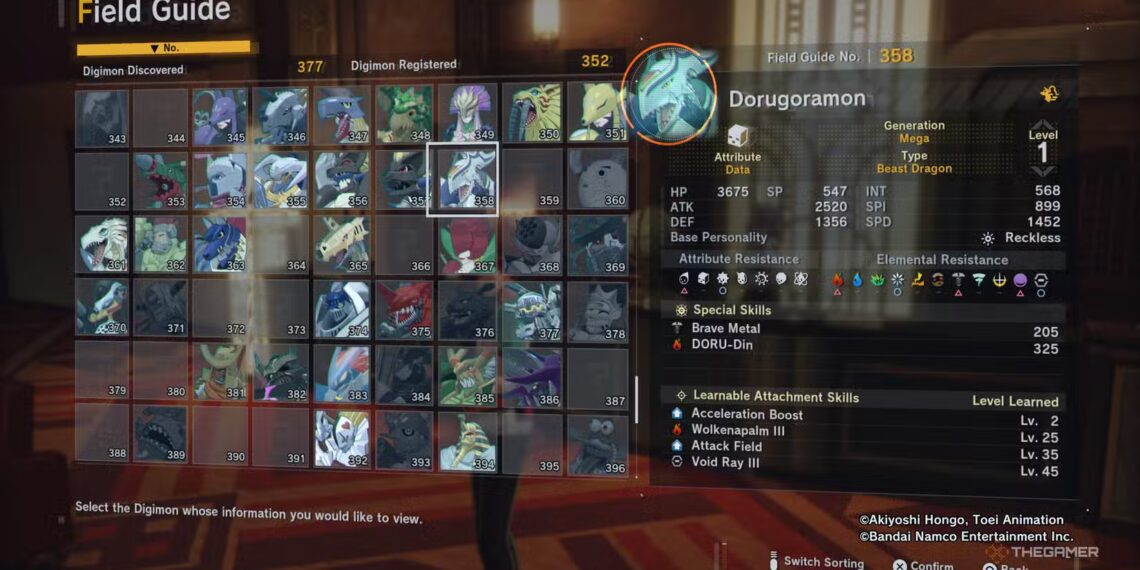Click the Dorugoramon portrait icon
Image resolution: width=1140 pixels, height=570 pixels.
tap(668, 95)
